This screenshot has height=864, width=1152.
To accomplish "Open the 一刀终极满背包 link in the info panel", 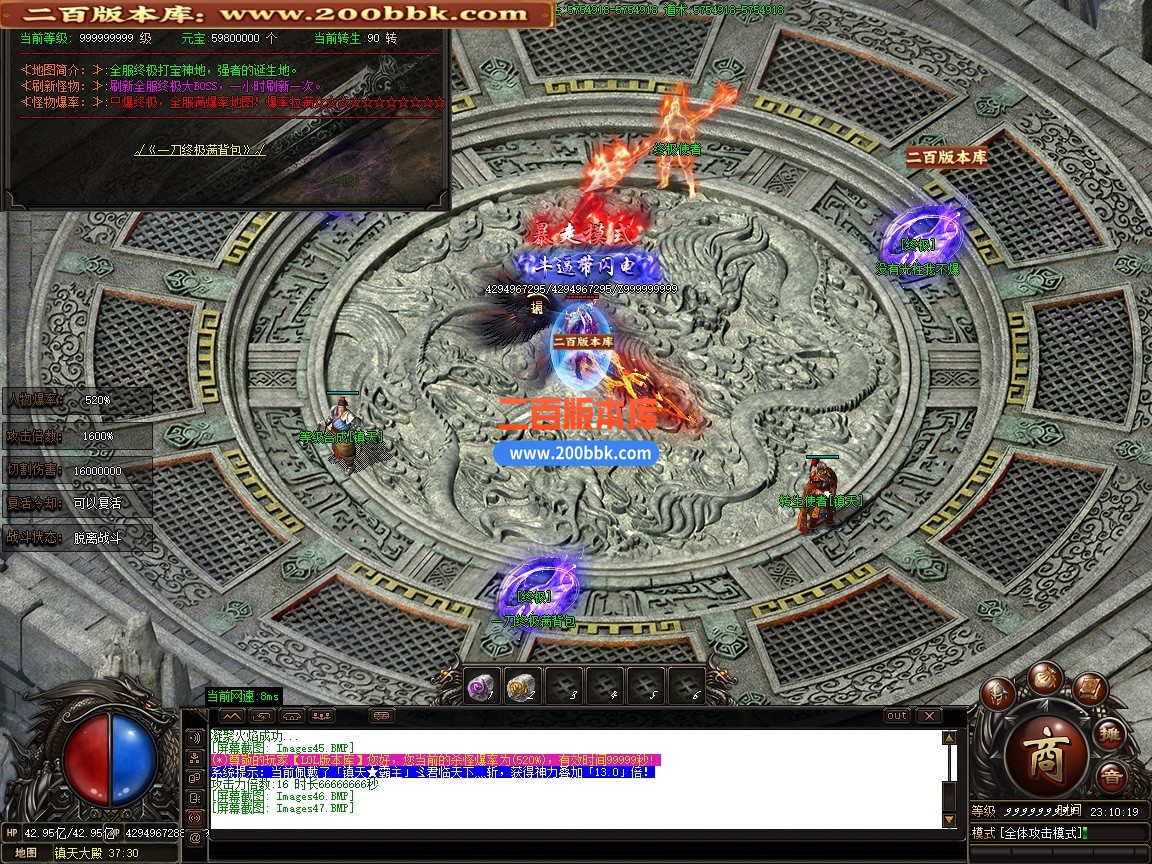I will 200,150.
